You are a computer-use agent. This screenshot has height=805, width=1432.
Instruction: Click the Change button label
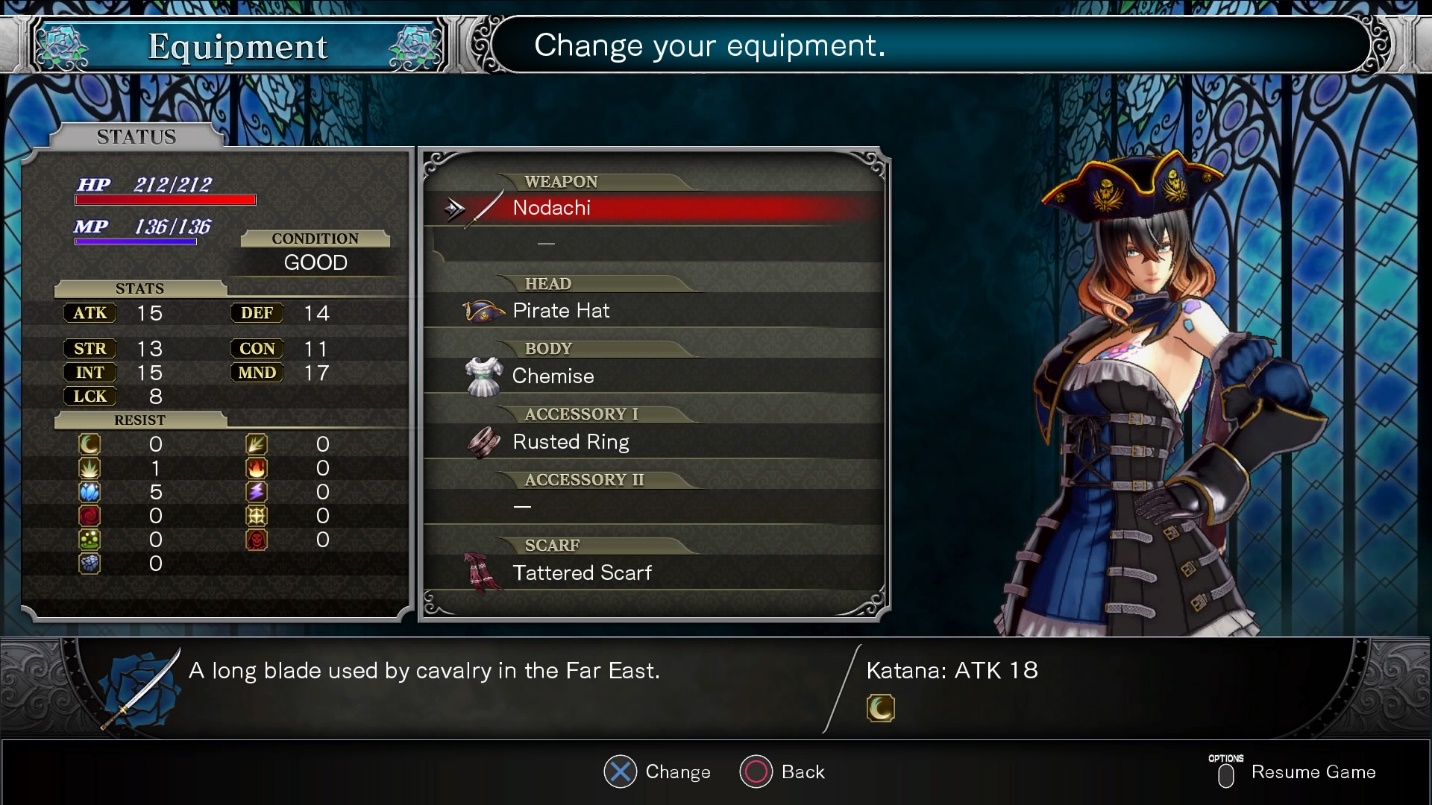point(677,772)
